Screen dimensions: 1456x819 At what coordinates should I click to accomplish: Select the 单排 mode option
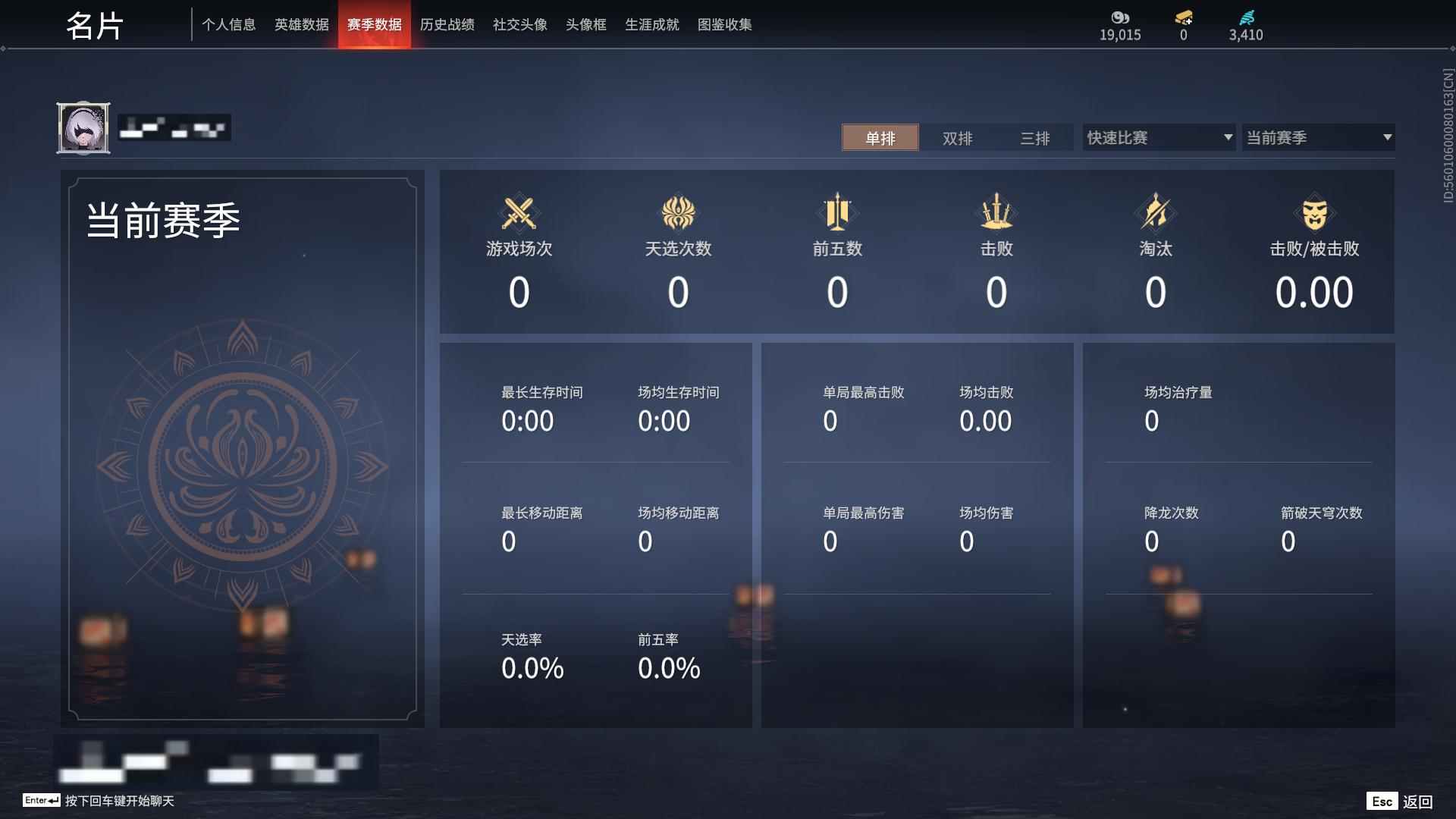point(880,138)
